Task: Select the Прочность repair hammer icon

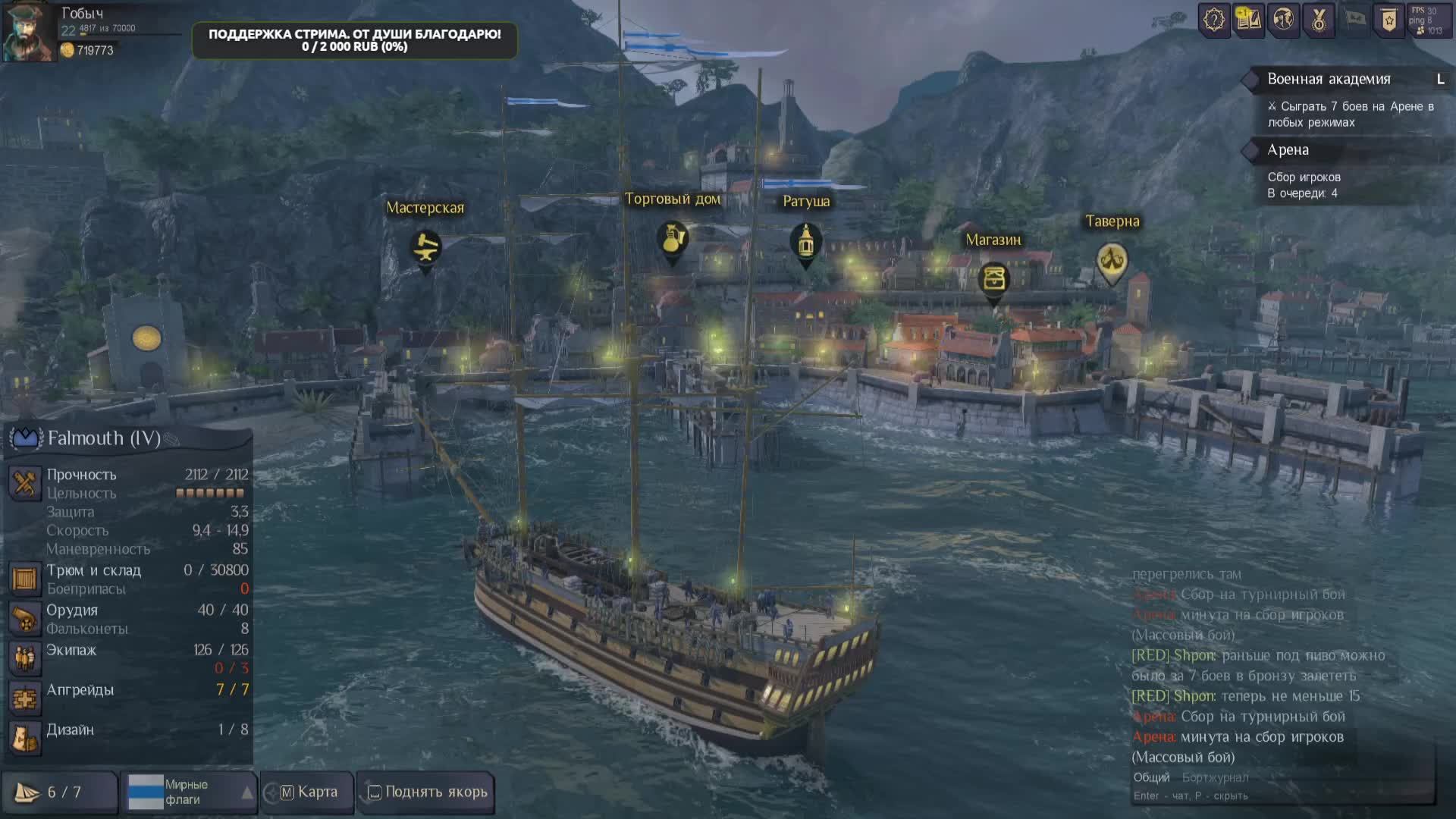Action: [24, 483]
